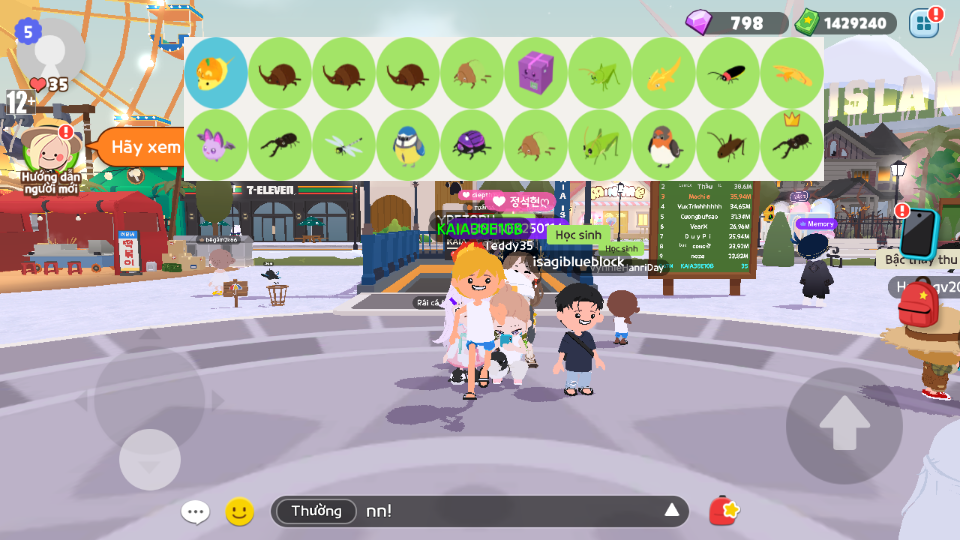Open the chat bubble log
Image resolution: width=960 pixels, height=540 pixels.
[195, 512]
